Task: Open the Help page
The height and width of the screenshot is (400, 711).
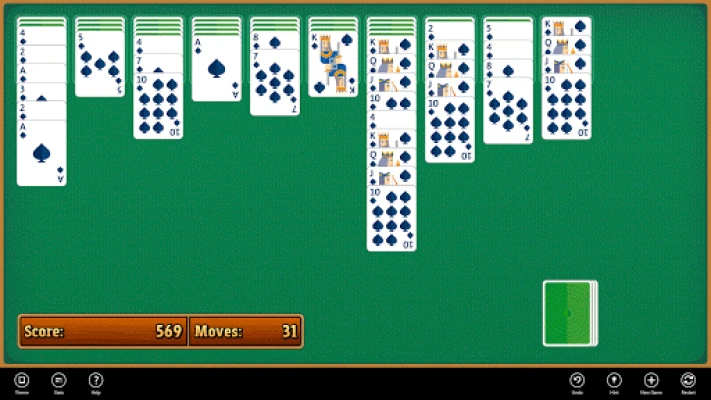Action: 96,380
